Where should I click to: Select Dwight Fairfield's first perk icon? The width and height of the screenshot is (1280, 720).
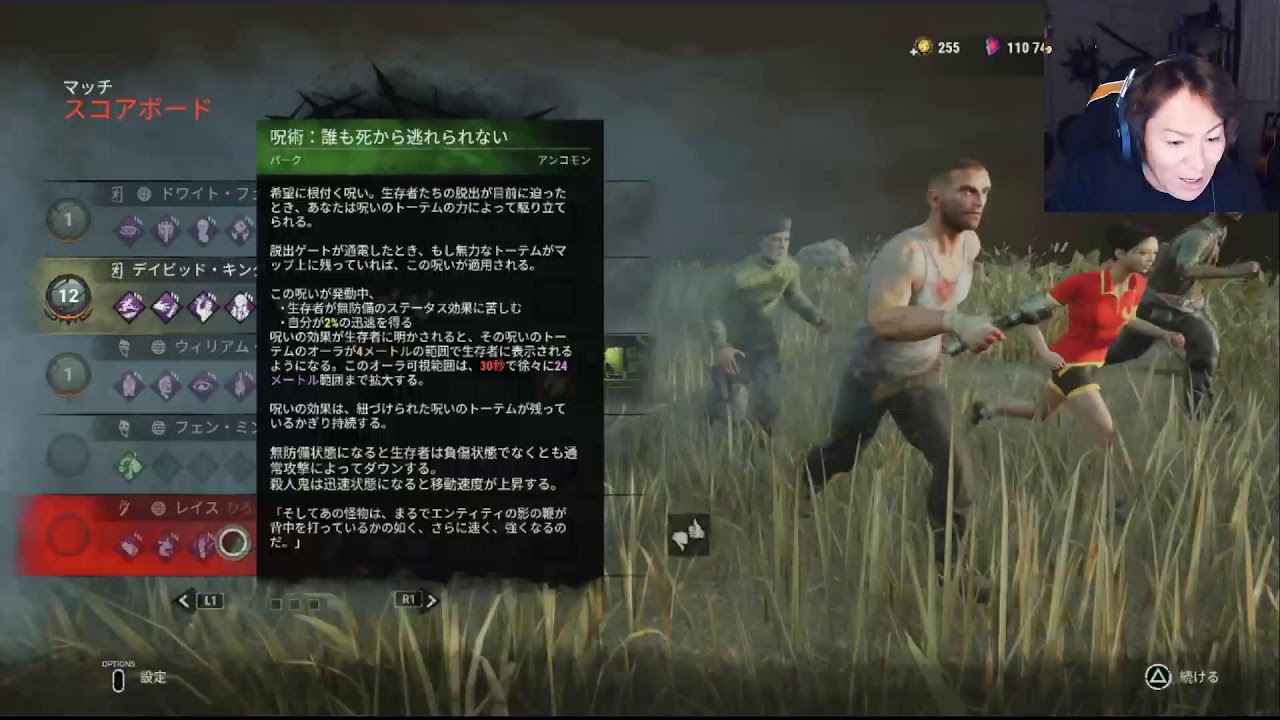click(x=131, y=230)
